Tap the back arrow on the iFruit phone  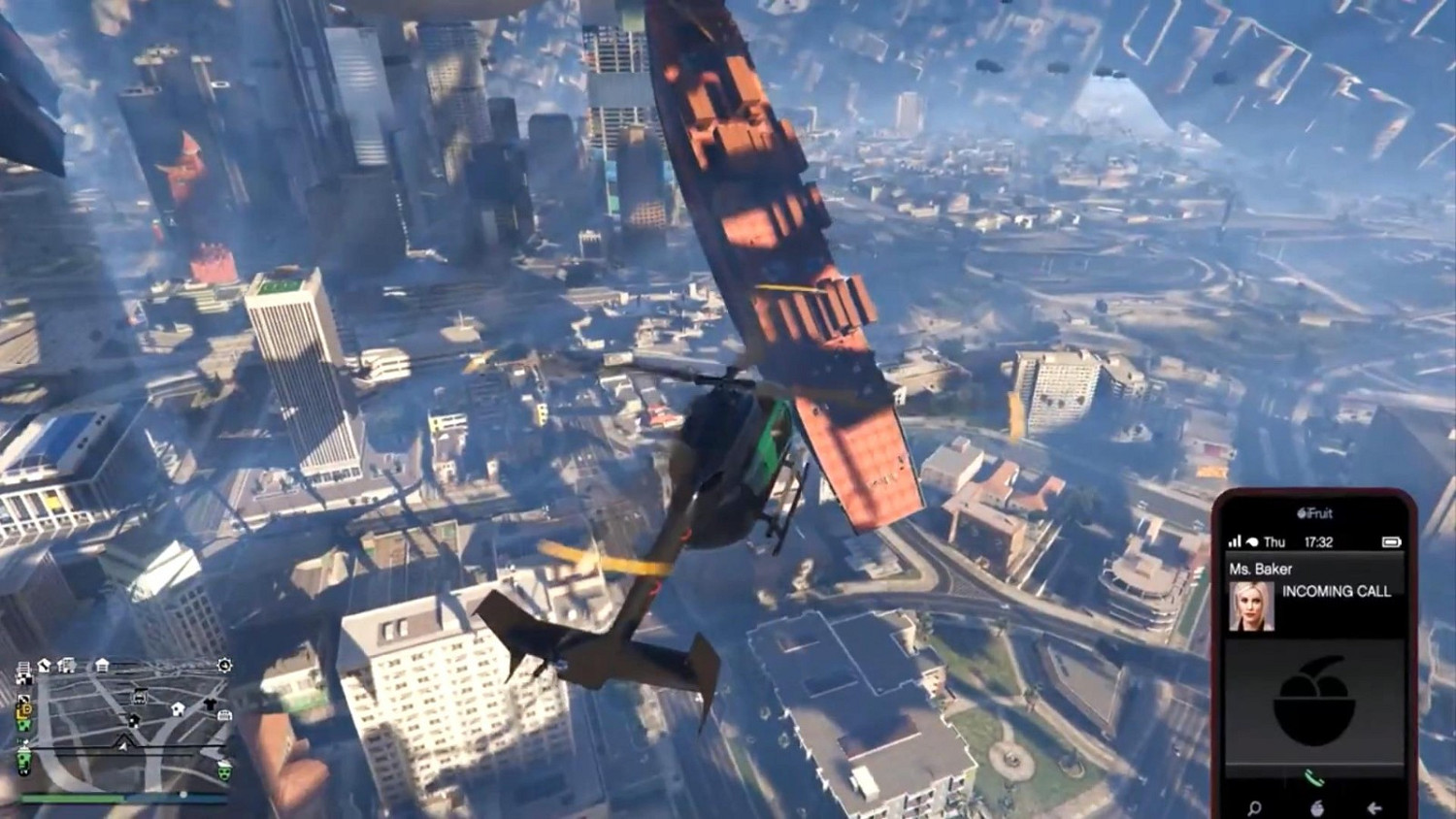pyautogui.click(x=1375, y=807)
